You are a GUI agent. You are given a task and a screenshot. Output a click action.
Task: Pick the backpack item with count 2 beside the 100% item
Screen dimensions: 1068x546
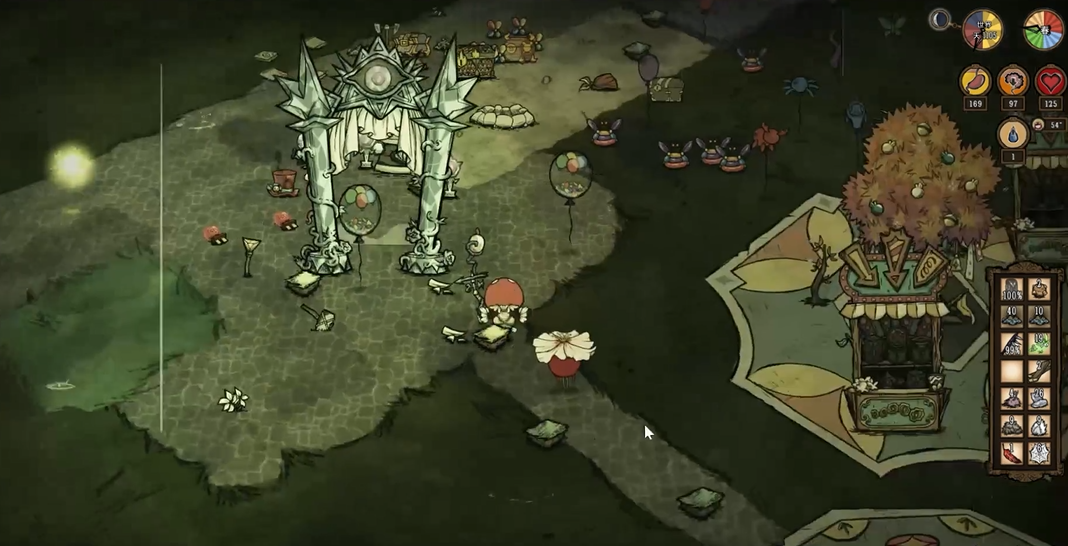coord(1039,290)
